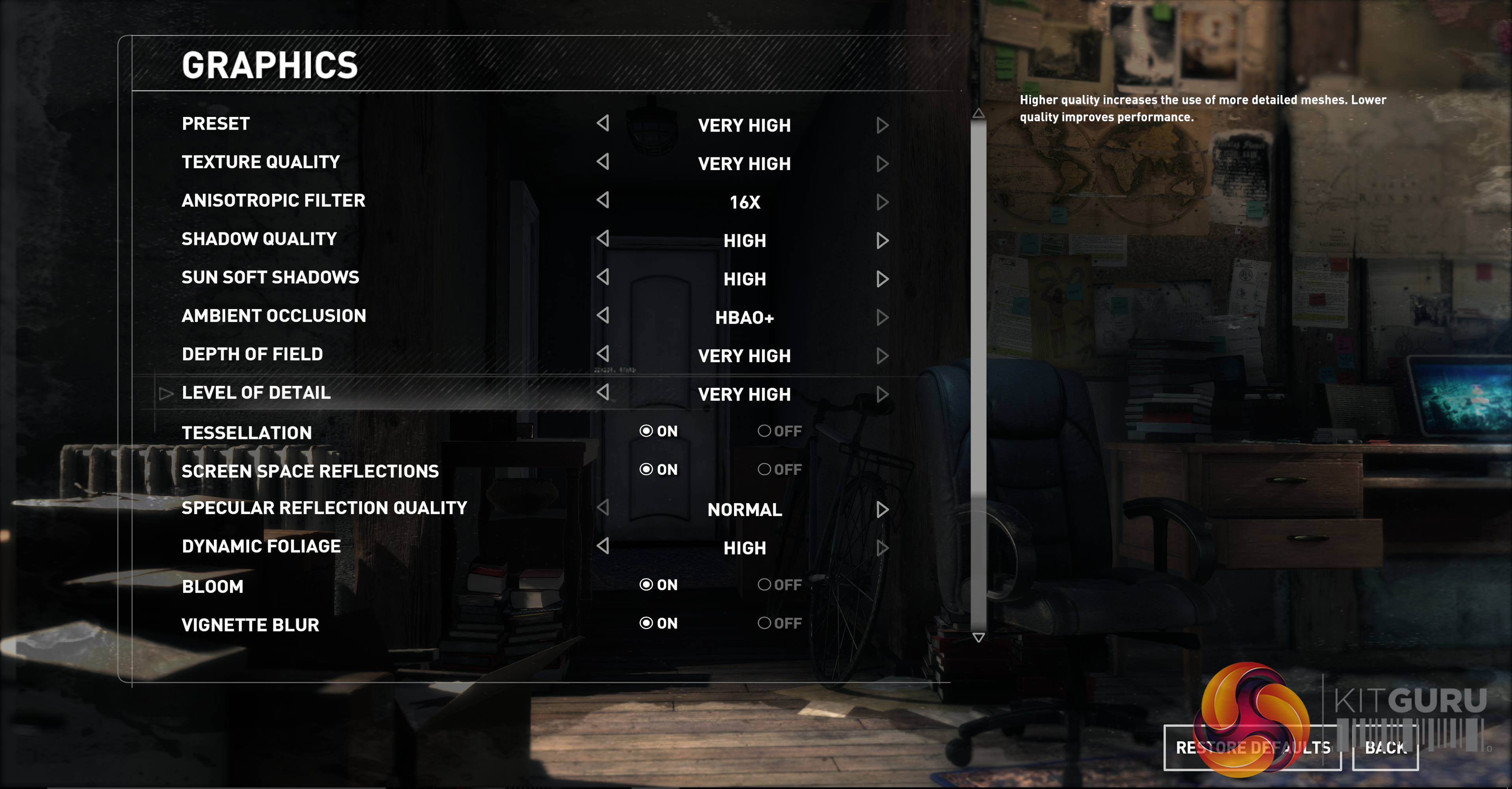Image resolution: width=1512 pixels, height=789 pixels.
Task: Decrease Anisotropic Filter using left arrow
Action: click(603, 200)
